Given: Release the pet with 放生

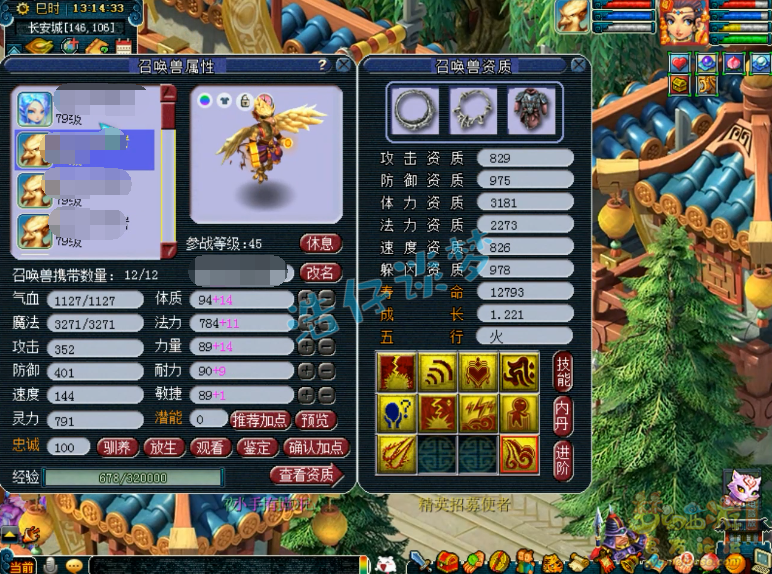Looking at the screenshot, I should click(x=162, y=447).
